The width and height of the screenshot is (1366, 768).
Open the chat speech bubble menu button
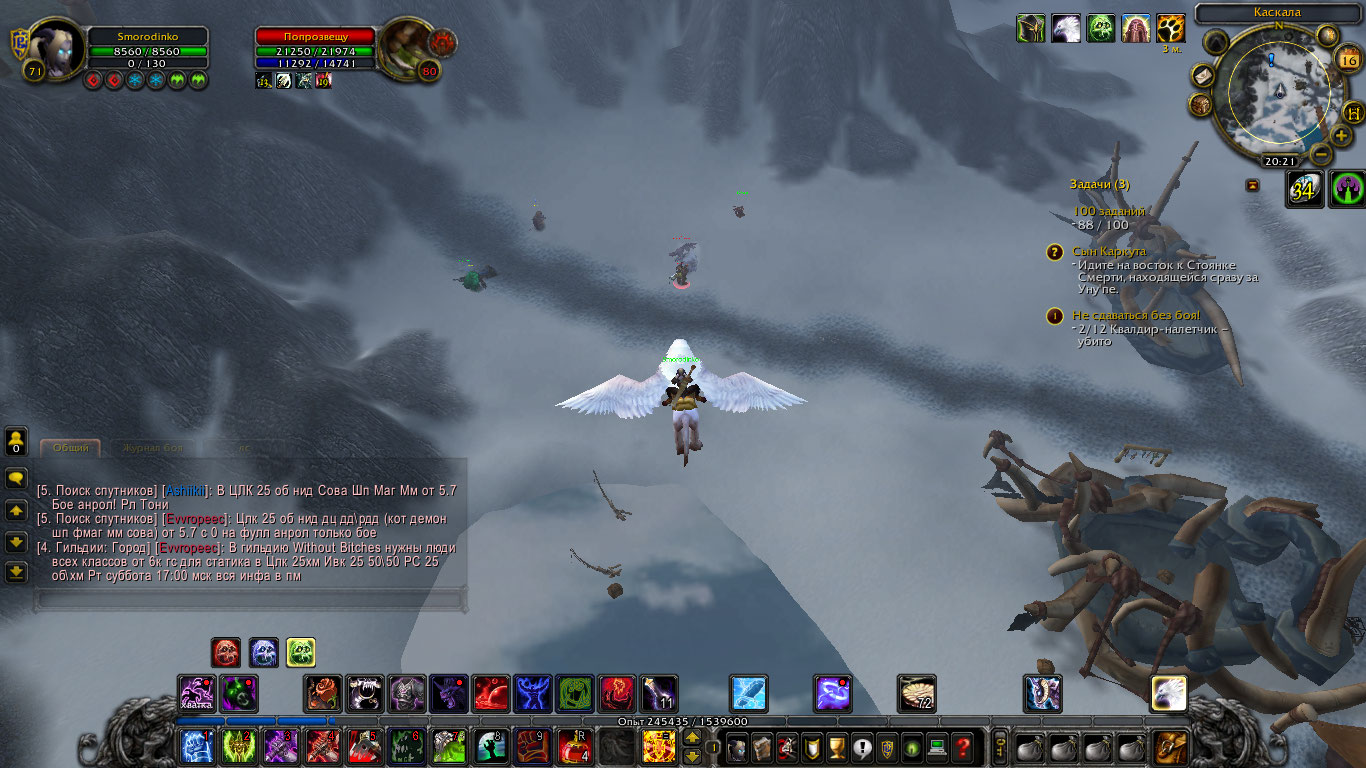click(x=16, y=478)
